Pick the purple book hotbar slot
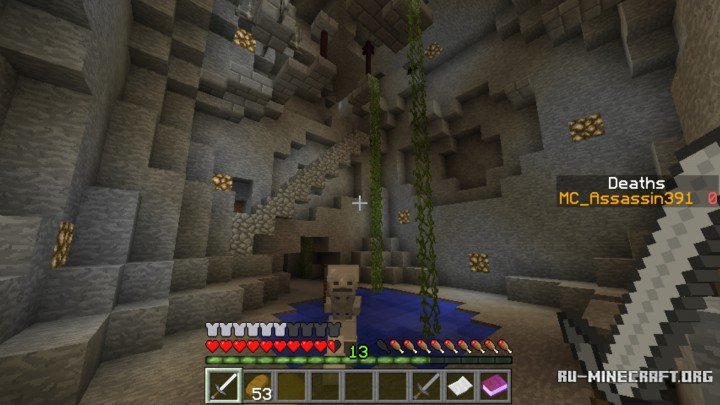Image resolution: width=720 pixels, height=405 pixels. pyautogui.click(x=495, y=386)
